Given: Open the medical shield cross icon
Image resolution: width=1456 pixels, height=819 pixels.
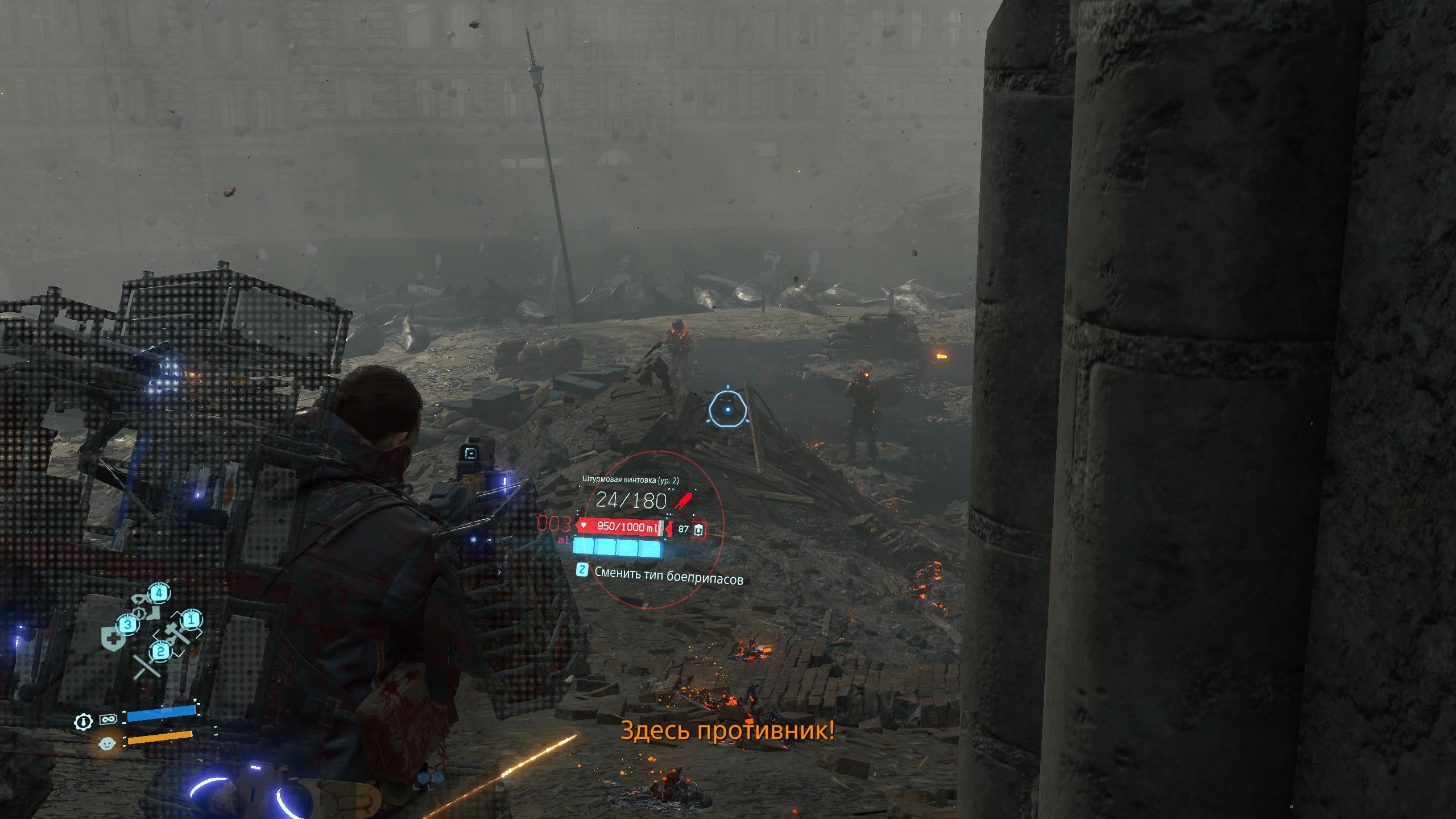Looking at the screenshot, I should pyautogui.click(x=113, y=639).
